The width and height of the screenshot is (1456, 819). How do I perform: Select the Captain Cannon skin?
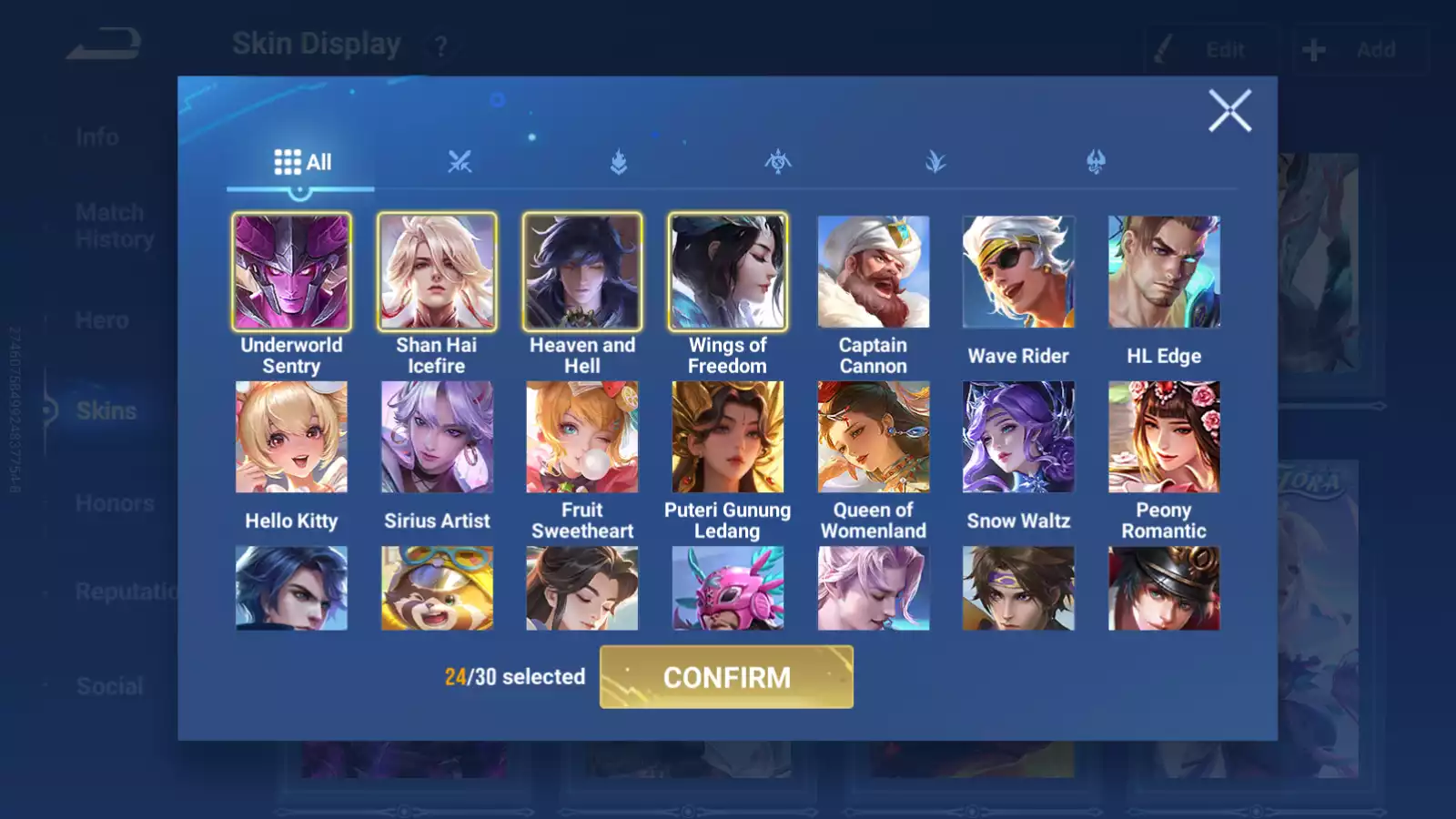click(x=873, y=271)
